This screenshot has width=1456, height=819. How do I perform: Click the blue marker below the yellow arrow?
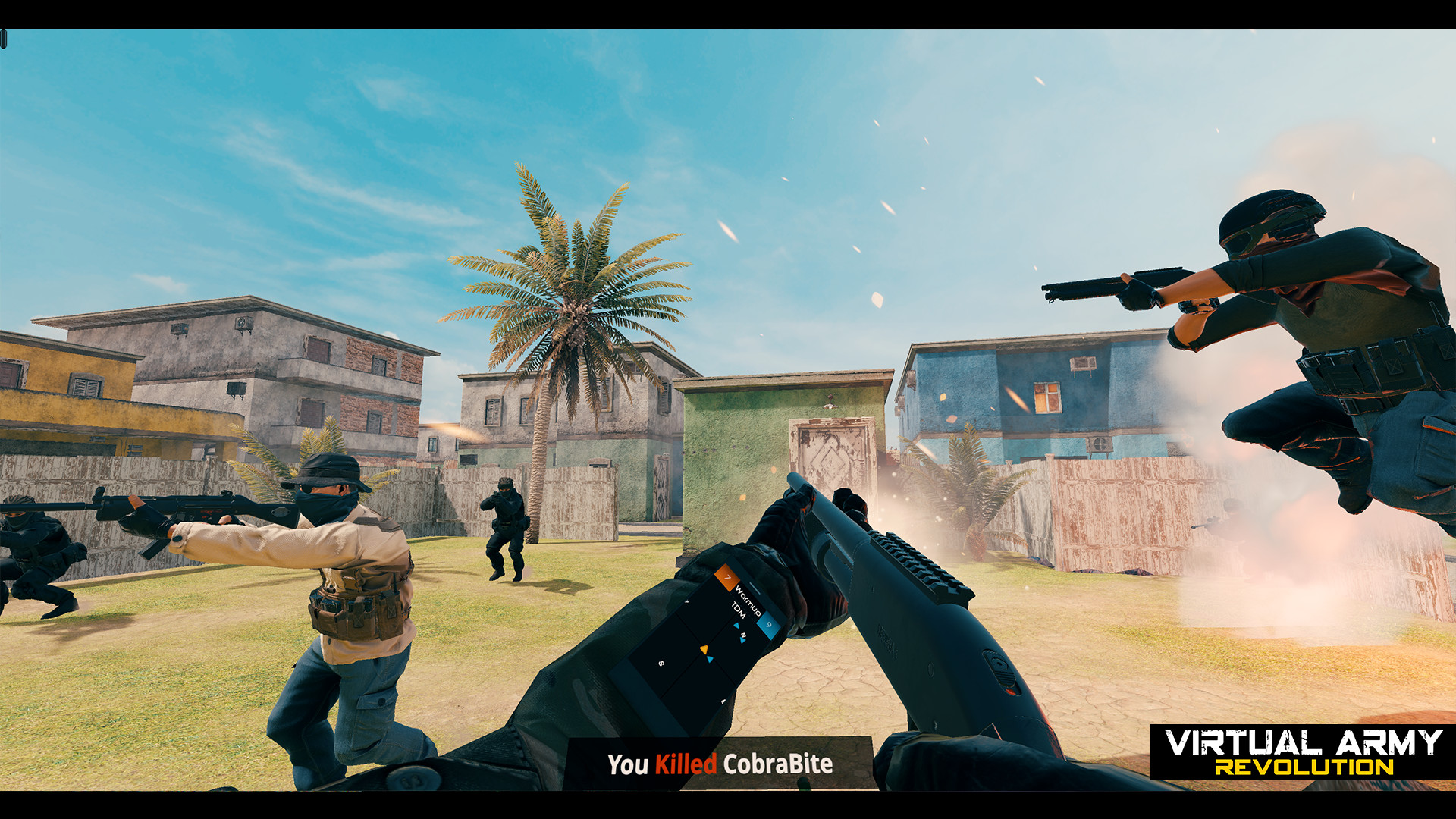(709, 658)
